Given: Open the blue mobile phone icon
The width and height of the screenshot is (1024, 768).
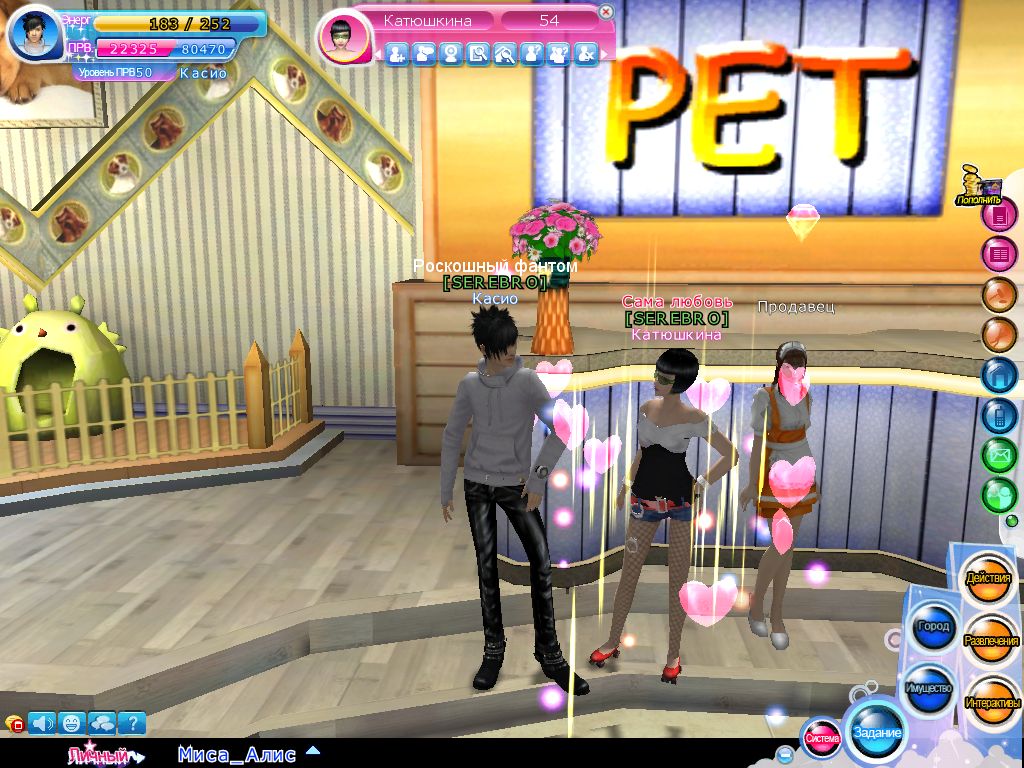Looking at the screenshot, I should tap(998, 415).
